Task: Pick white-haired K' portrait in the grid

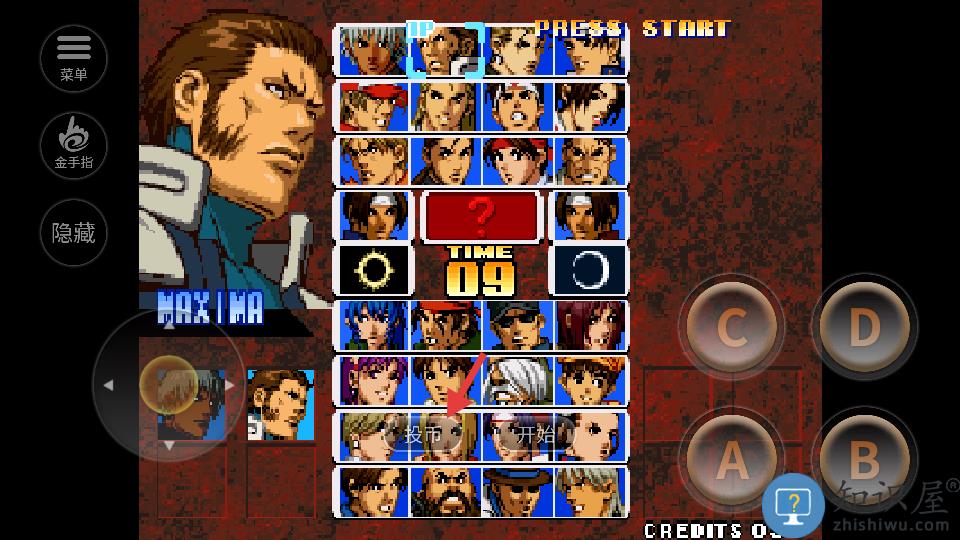Action: pos(374,52)
